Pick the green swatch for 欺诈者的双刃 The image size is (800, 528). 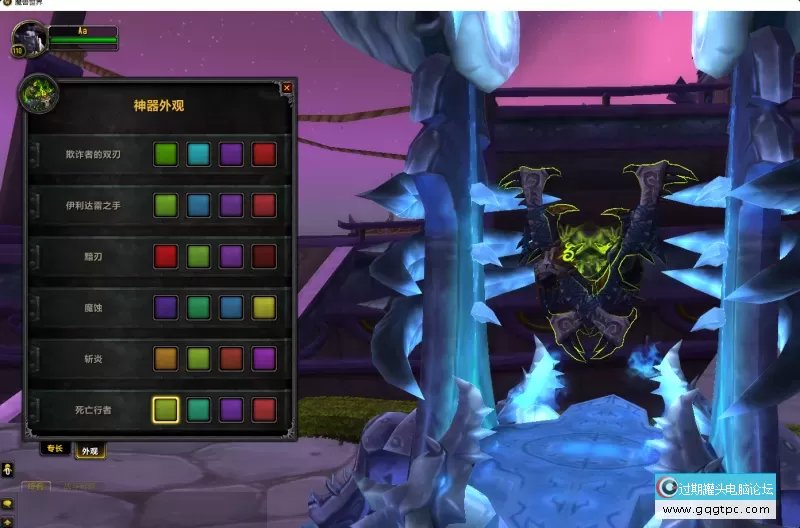[166, 154]
